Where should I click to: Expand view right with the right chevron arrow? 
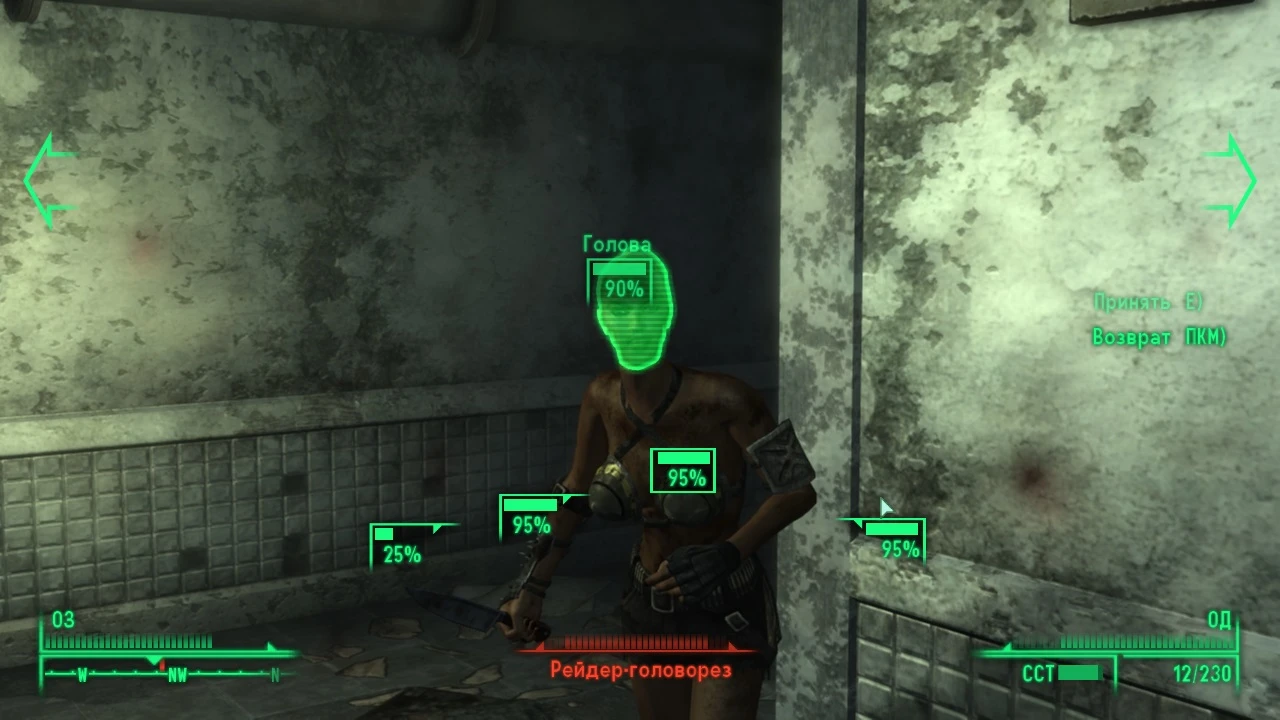1228,180
